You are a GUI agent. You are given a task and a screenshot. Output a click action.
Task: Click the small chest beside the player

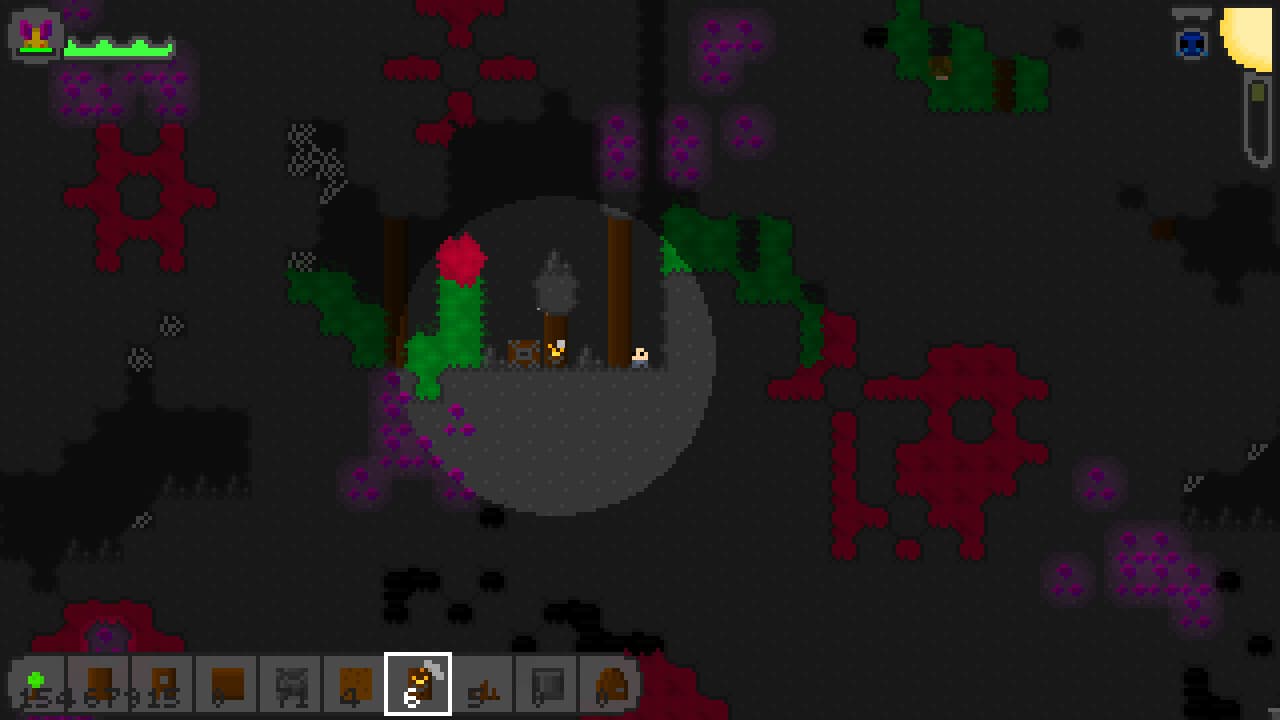pos(523,352)
